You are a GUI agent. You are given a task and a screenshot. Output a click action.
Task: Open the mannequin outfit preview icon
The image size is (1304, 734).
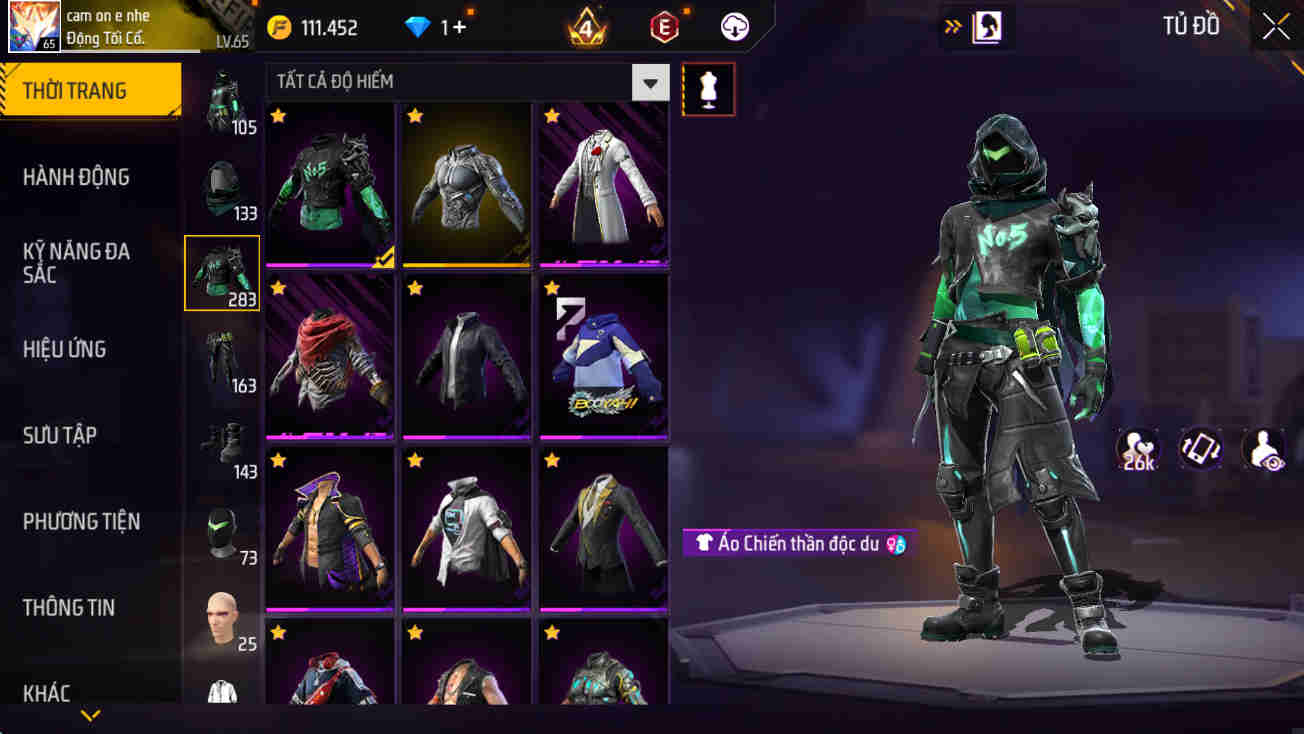point(709,88)
